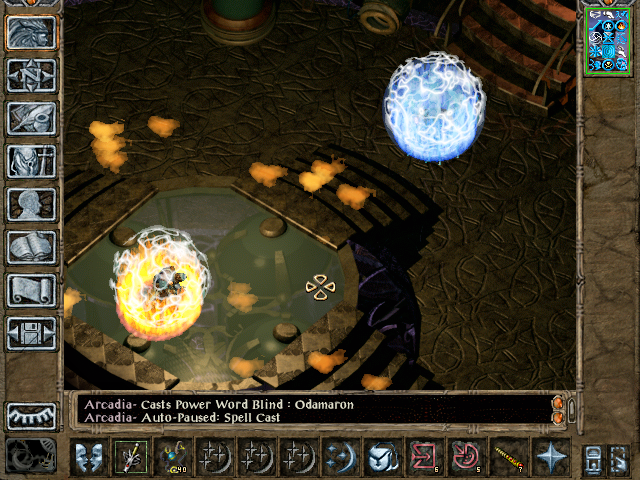This screenshot has width=640, height=480.
Task: Click the Return to Game sidebar button
Action: tap(32, 33)
